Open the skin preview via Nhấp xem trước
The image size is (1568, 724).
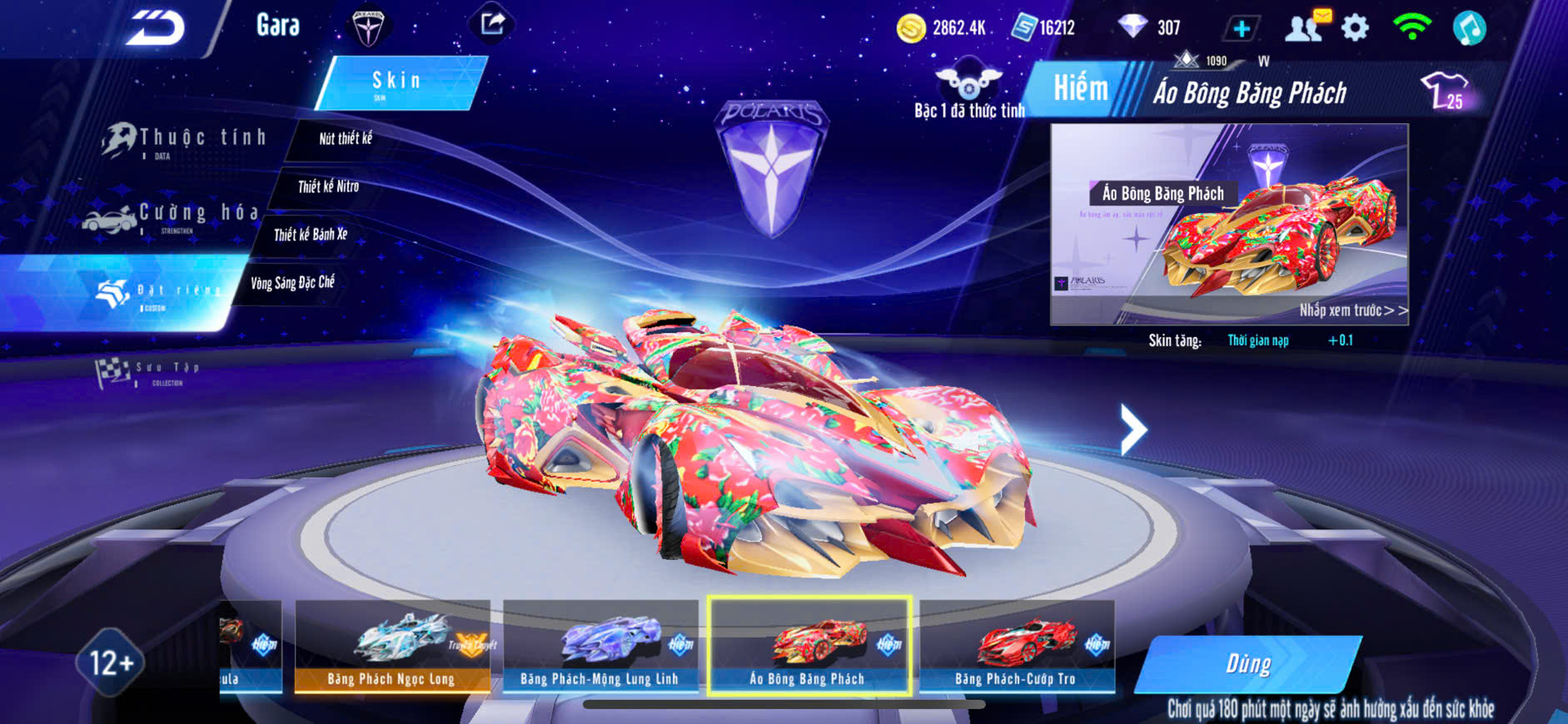(1352, 310)
